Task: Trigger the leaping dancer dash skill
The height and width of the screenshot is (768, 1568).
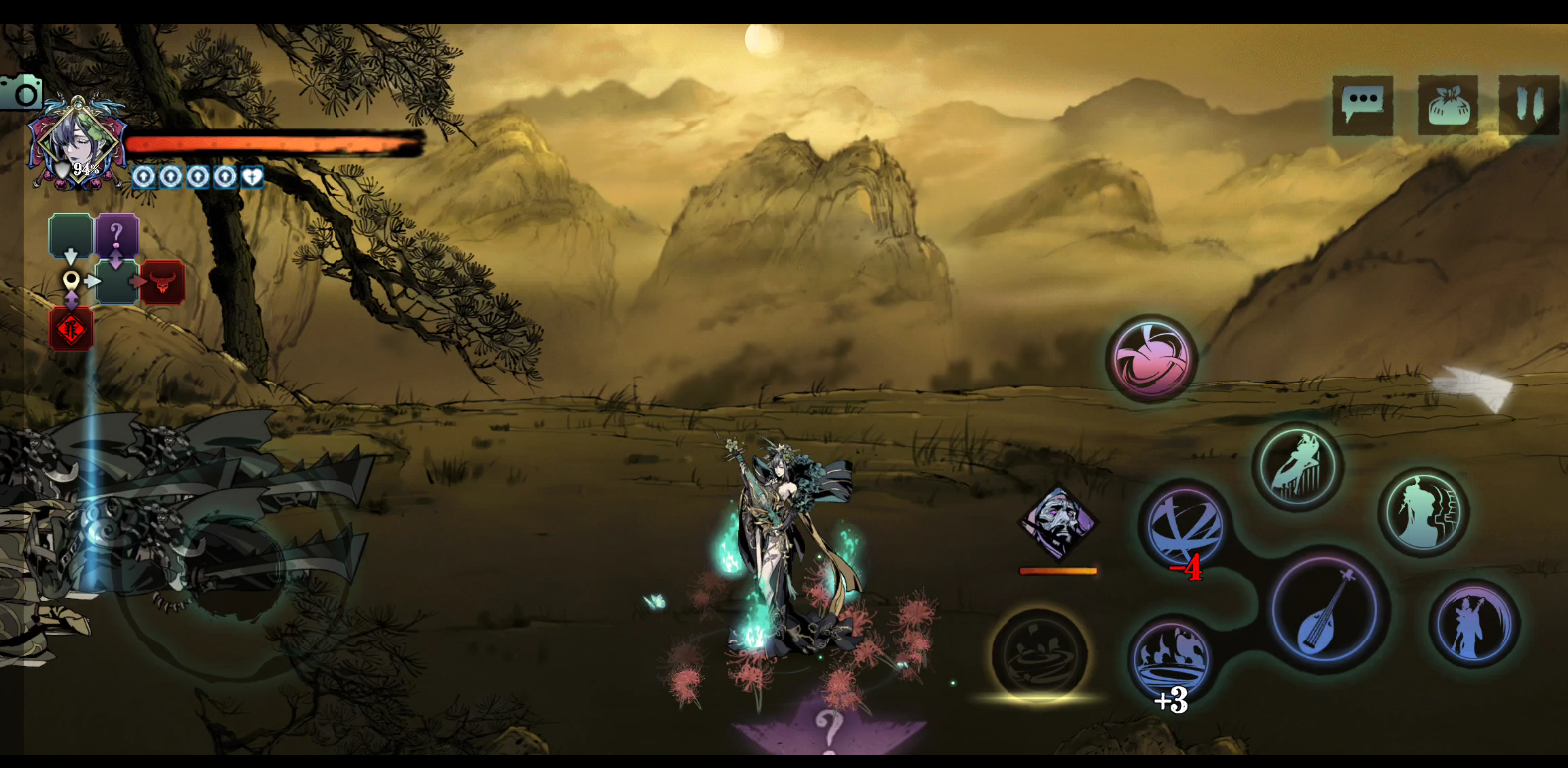Action: coord(1297,465)
